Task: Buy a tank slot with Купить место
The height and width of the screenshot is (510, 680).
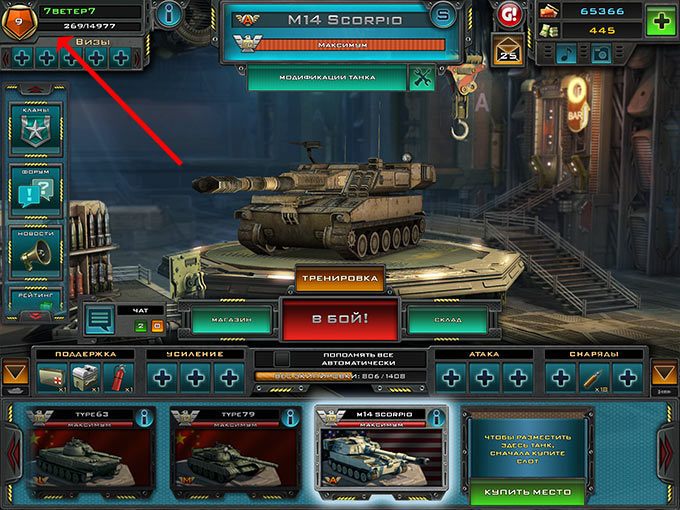Action: coord(528,492)
